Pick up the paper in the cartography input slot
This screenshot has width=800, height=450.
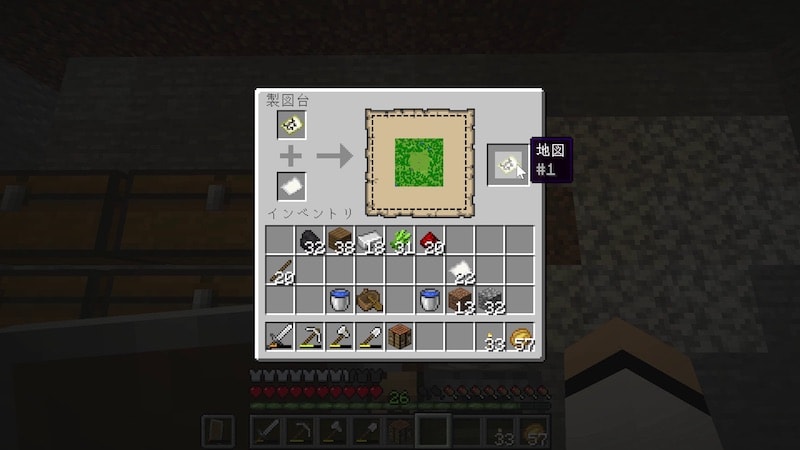291,186
